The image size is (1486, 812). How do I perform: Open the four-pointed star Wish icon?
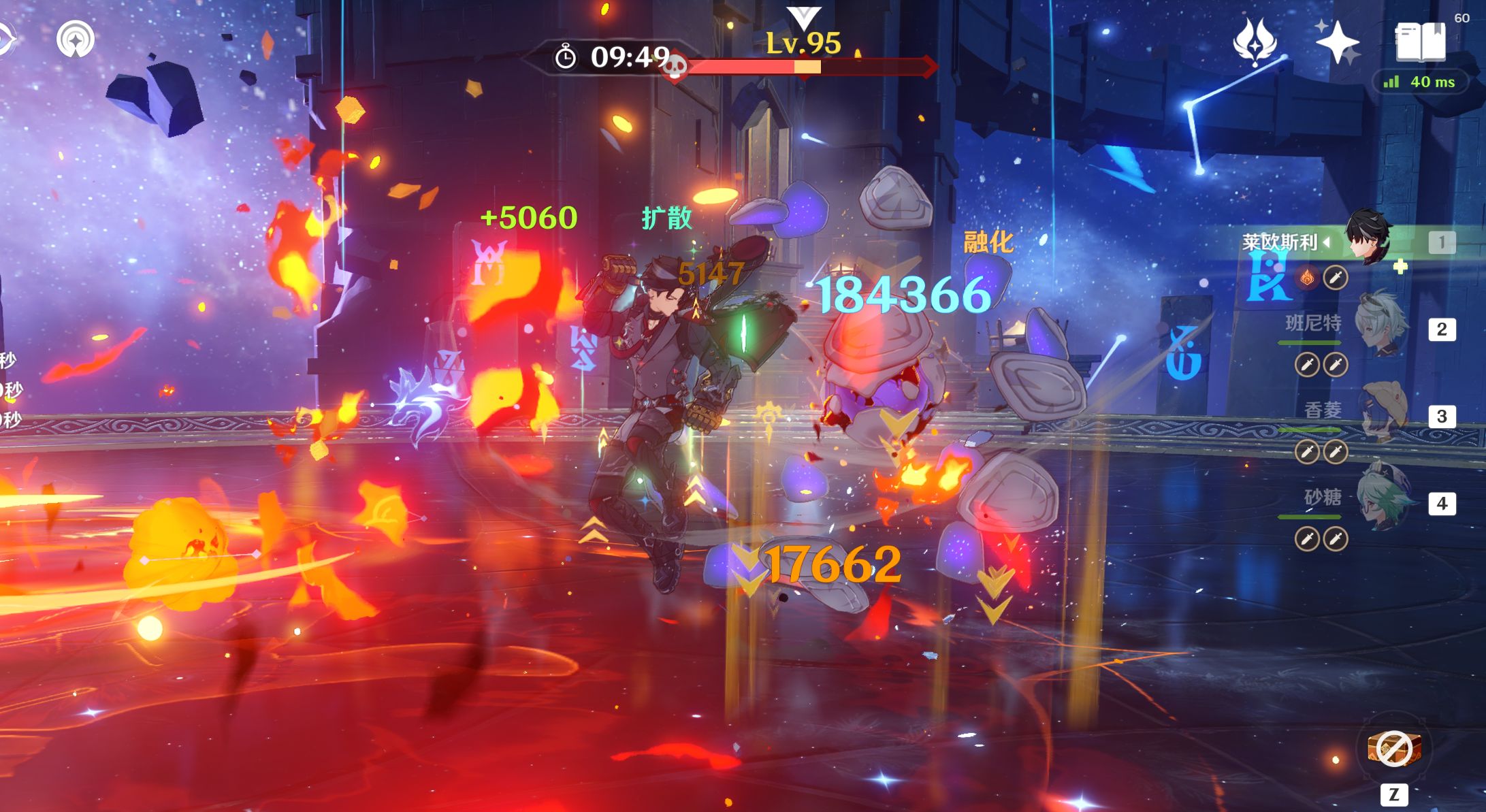(1337, 42)
